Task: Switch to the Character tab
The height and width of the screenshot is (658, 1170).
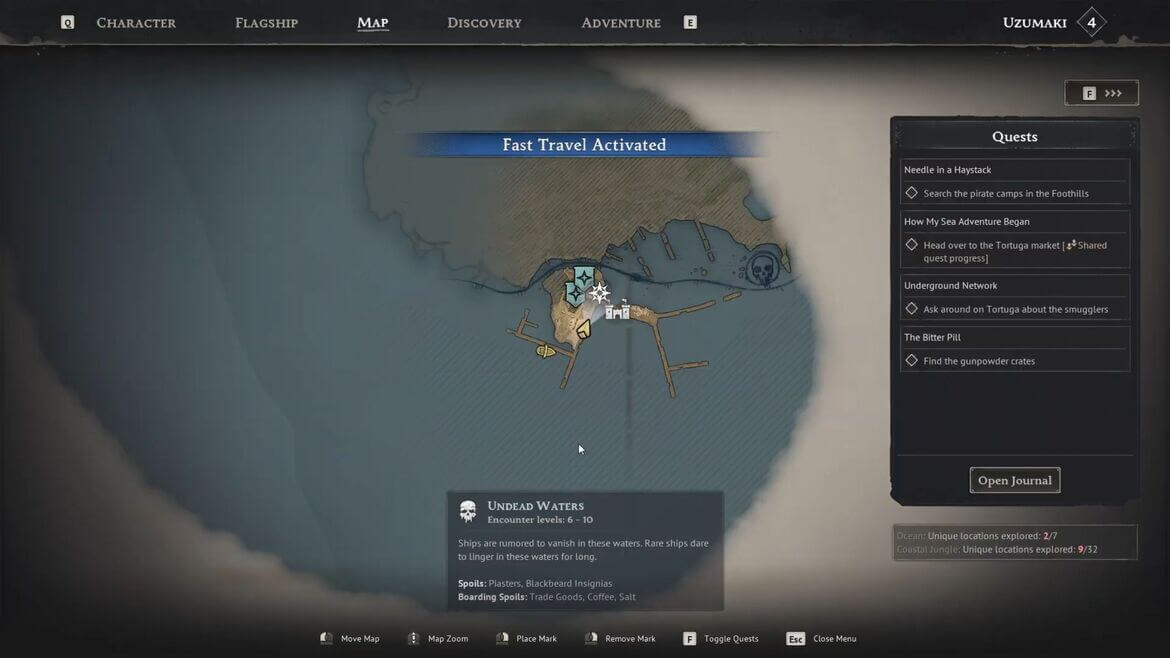Action: point(136,23)
